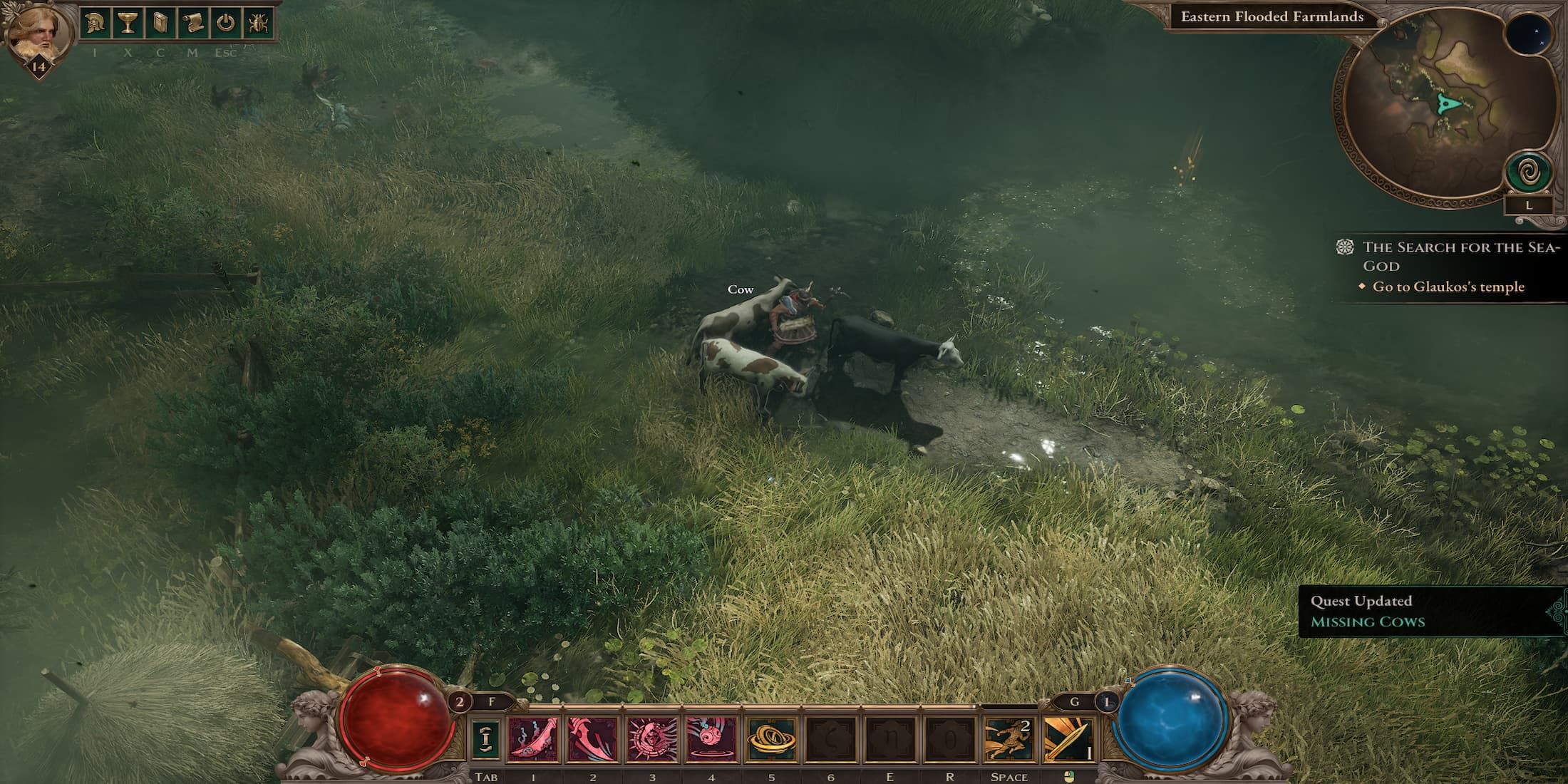1568x784 pixels.
Task: Activate the curved red blade skill
Action: (533, 739)
